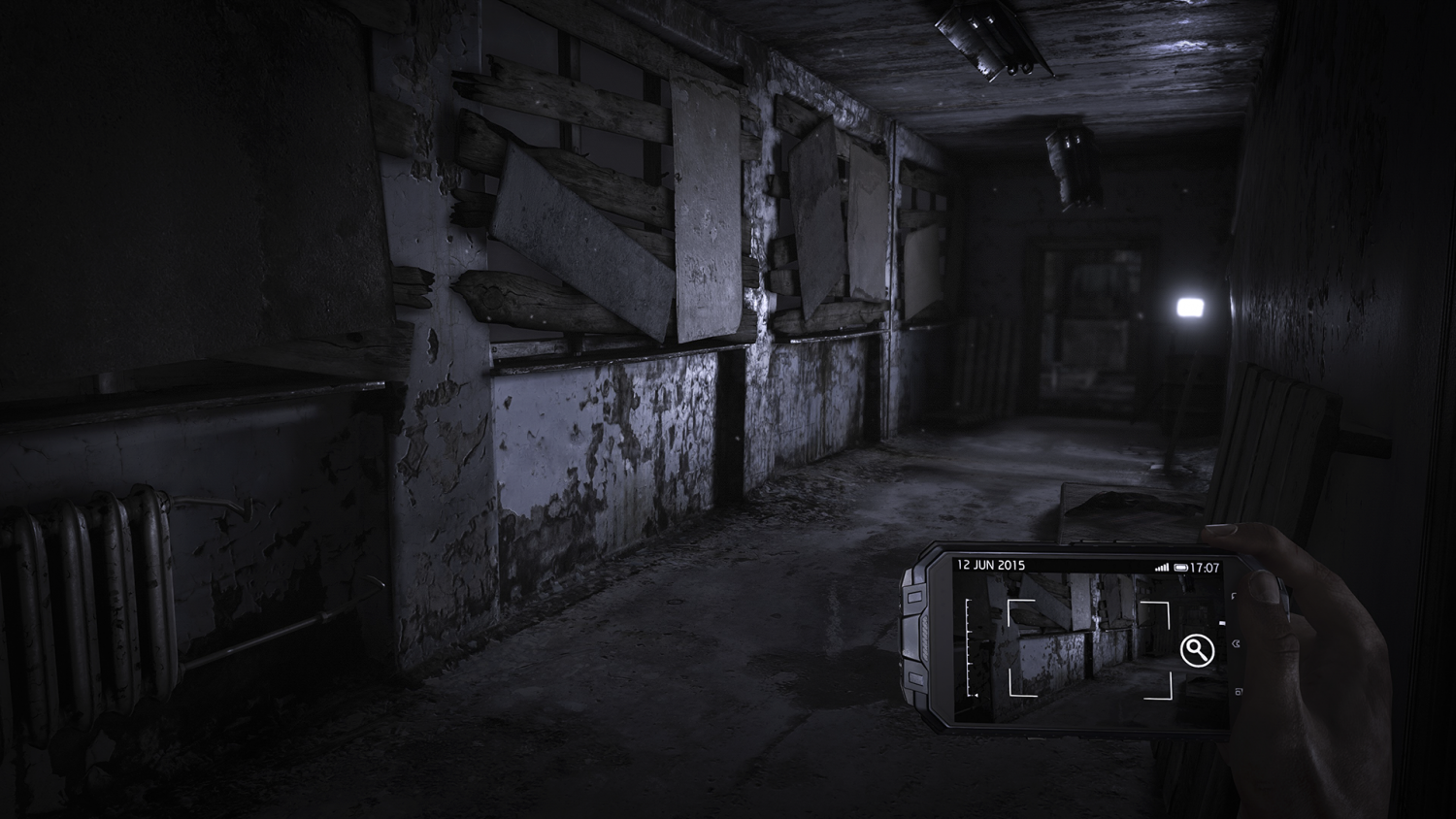Toggle the small white indicator above the bezel icons
The image size is (1456, 819).
(x=1221, y=623)
